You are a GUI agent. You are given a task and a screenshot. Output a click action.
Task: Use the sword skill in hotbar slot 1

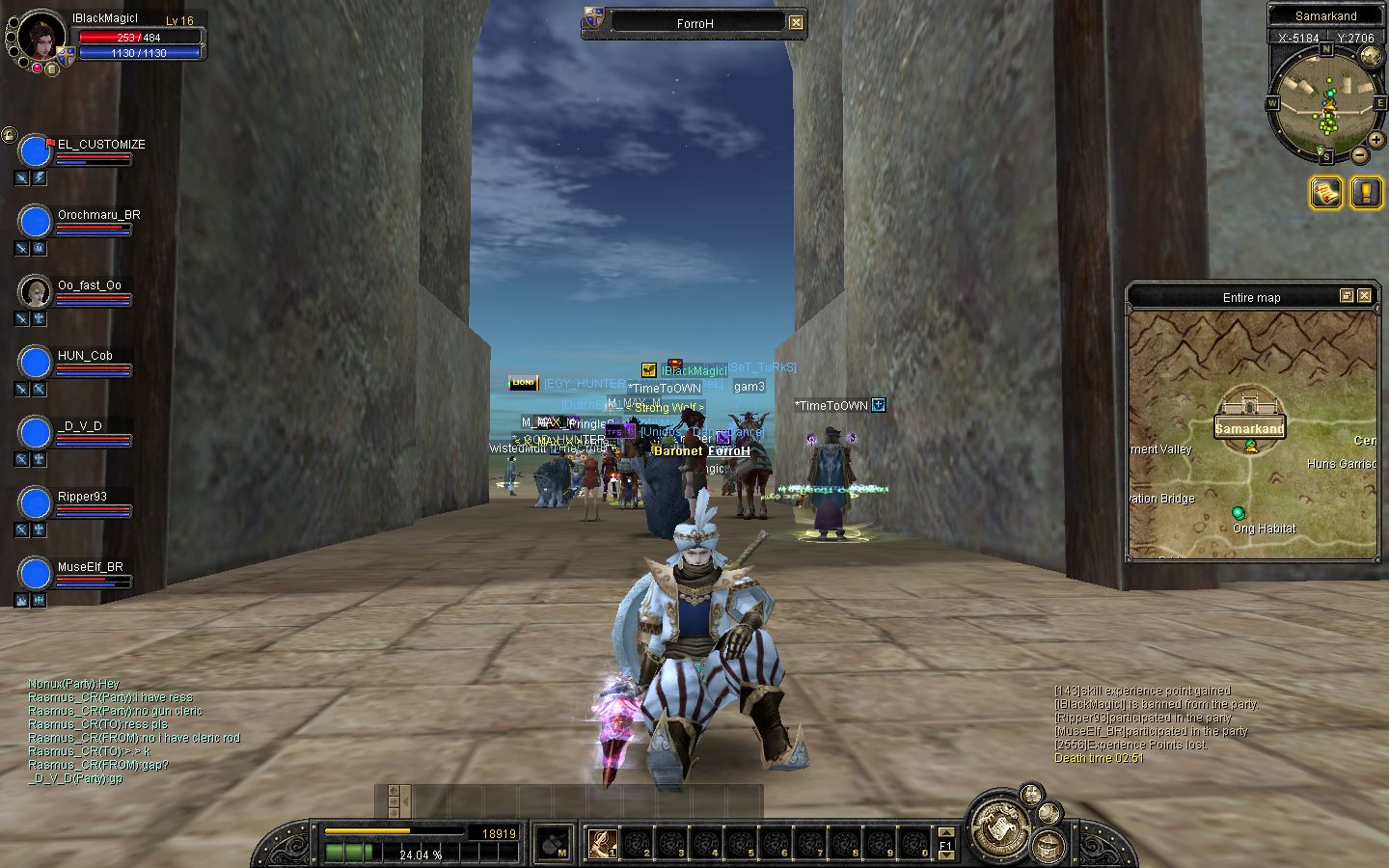click(x=603, y=844)
